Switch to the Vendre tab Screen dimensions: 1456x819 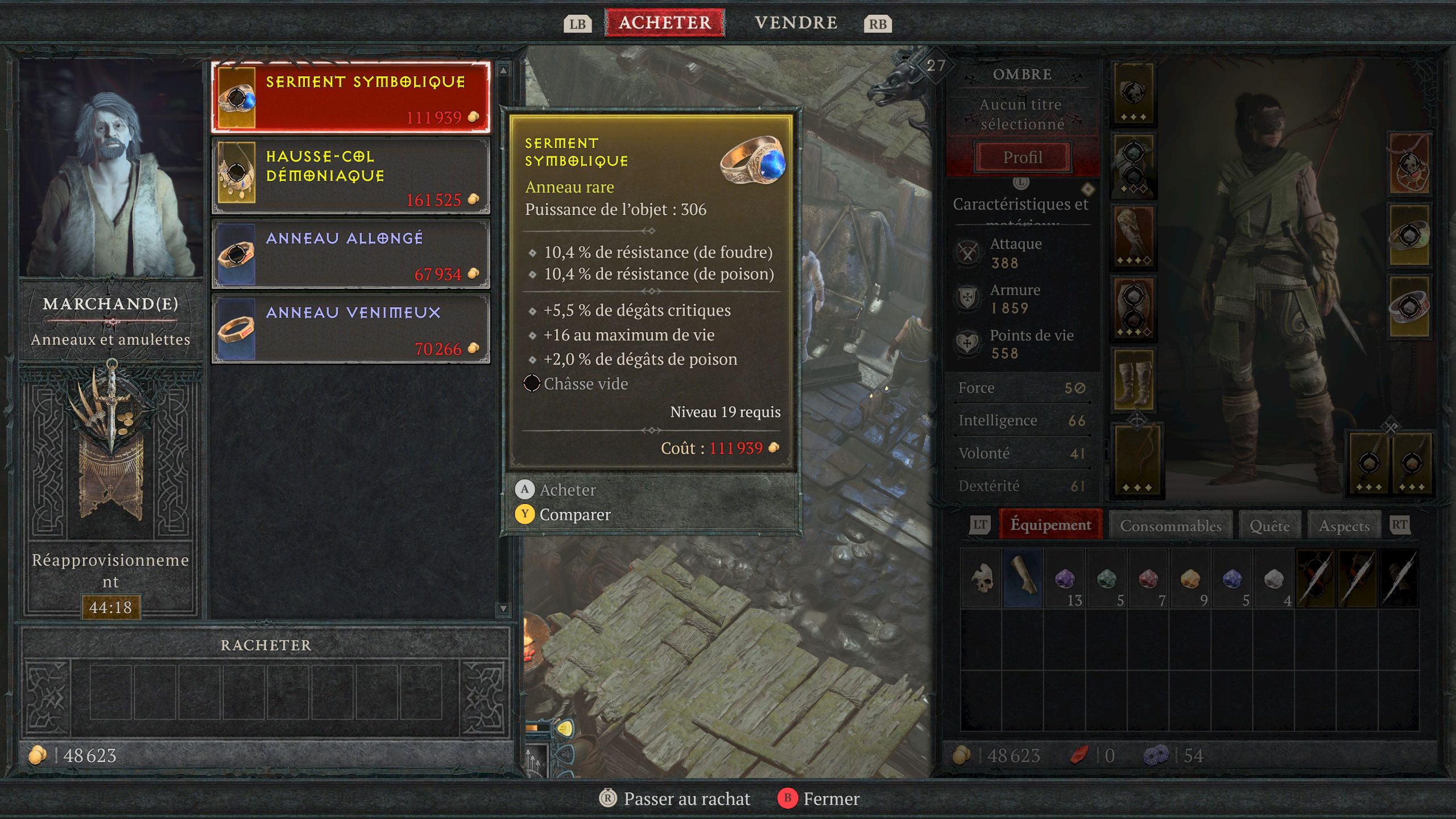[x=795, y=23]
